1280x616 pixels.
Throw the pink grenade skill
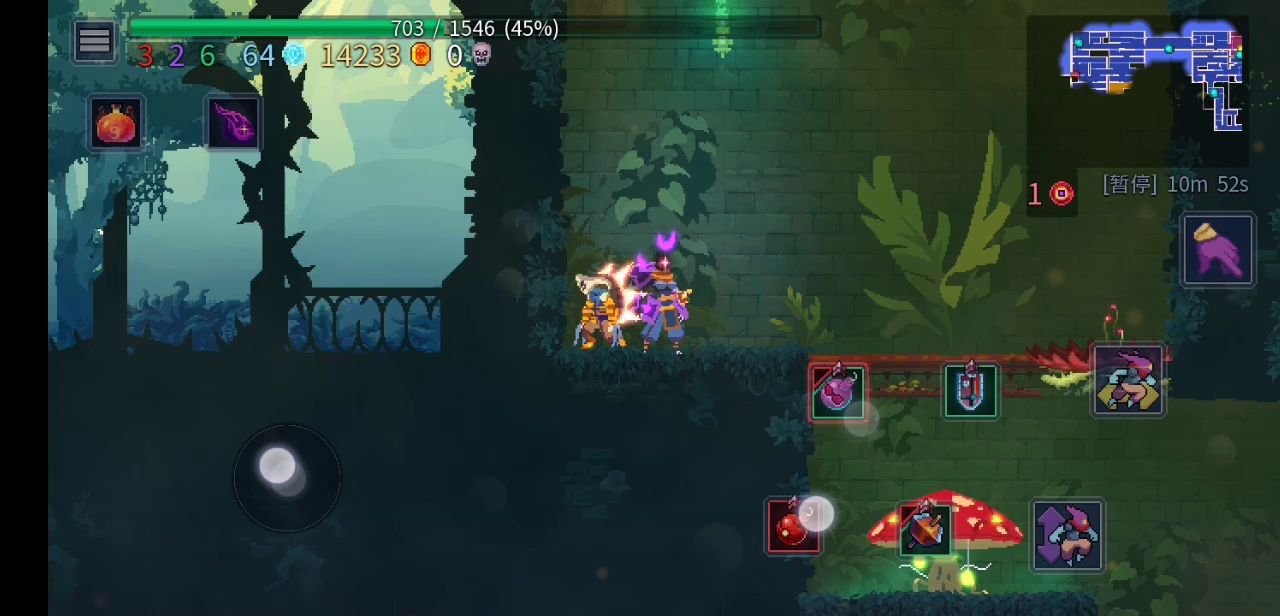coord(838,392)
